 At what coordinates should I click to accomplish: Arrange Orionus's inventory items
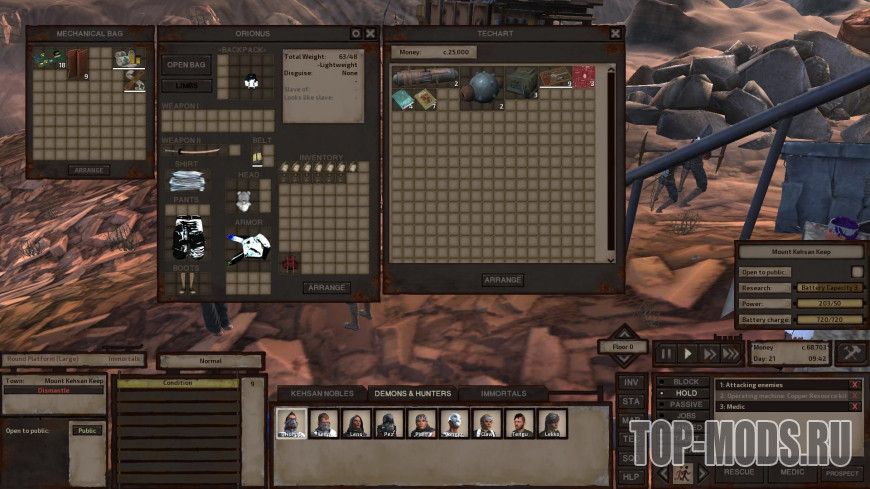tap(326, 287)
